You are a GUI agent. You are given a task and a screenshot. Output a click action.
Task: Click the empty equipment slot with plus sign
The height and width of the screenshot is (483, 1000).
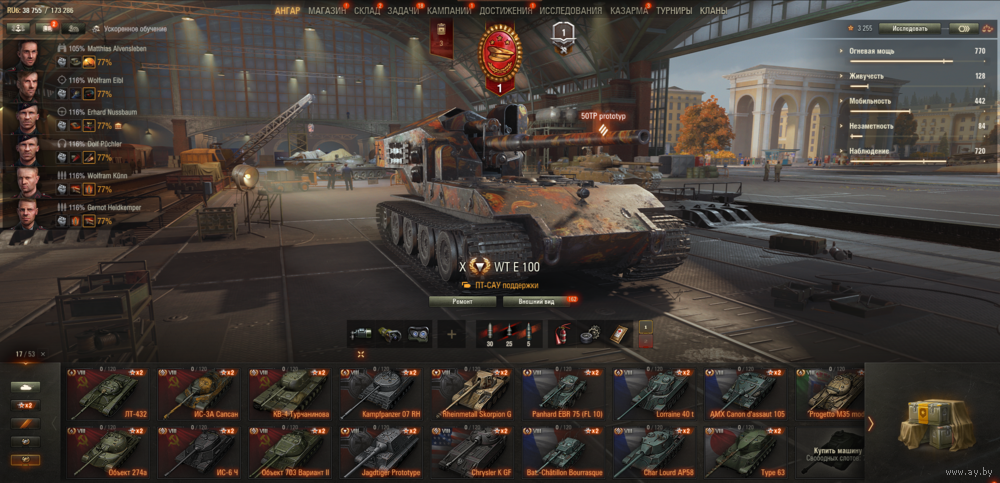pyautogui.click(x=451, y=334)
